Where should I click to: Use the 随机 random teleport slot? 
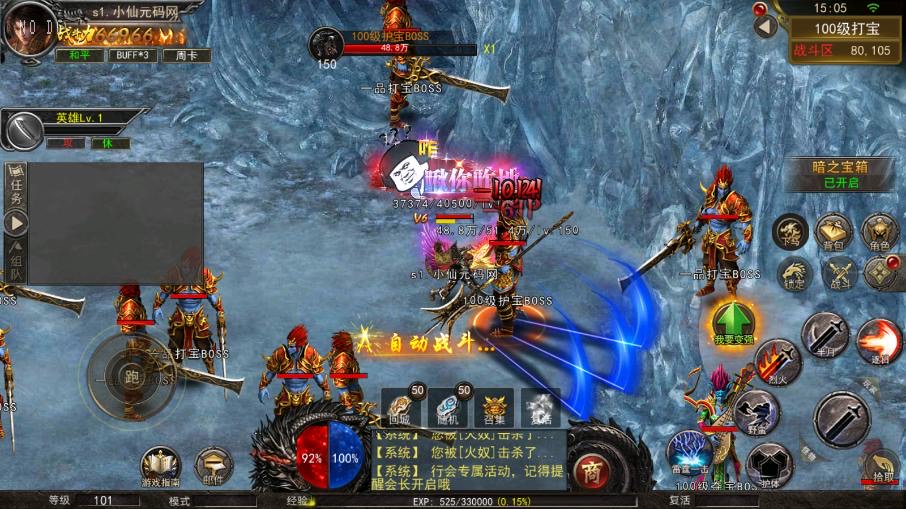coord(447,408)
